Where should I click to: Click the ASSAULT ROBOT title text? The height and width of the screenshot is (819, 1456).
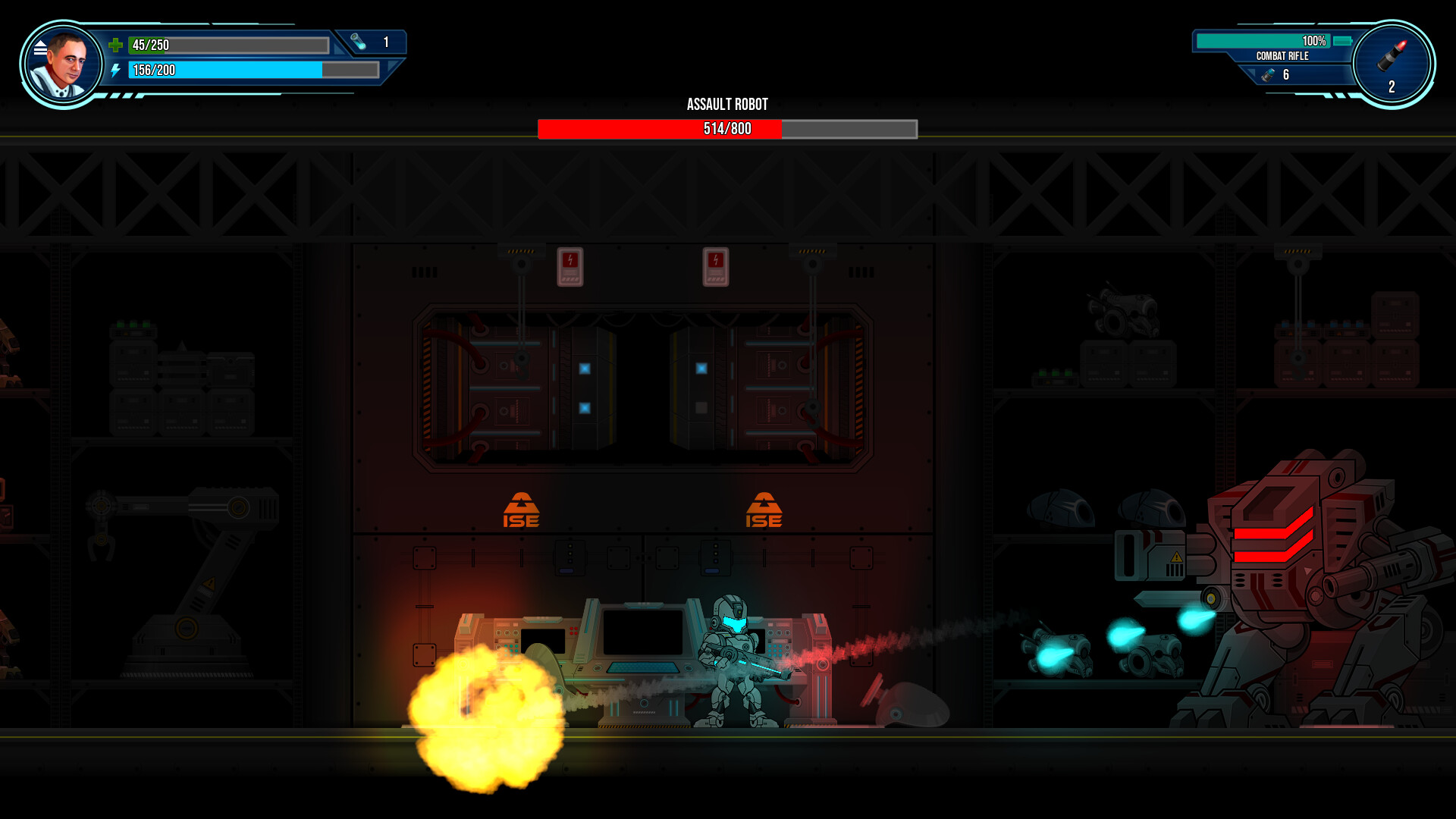pos(726,104)
